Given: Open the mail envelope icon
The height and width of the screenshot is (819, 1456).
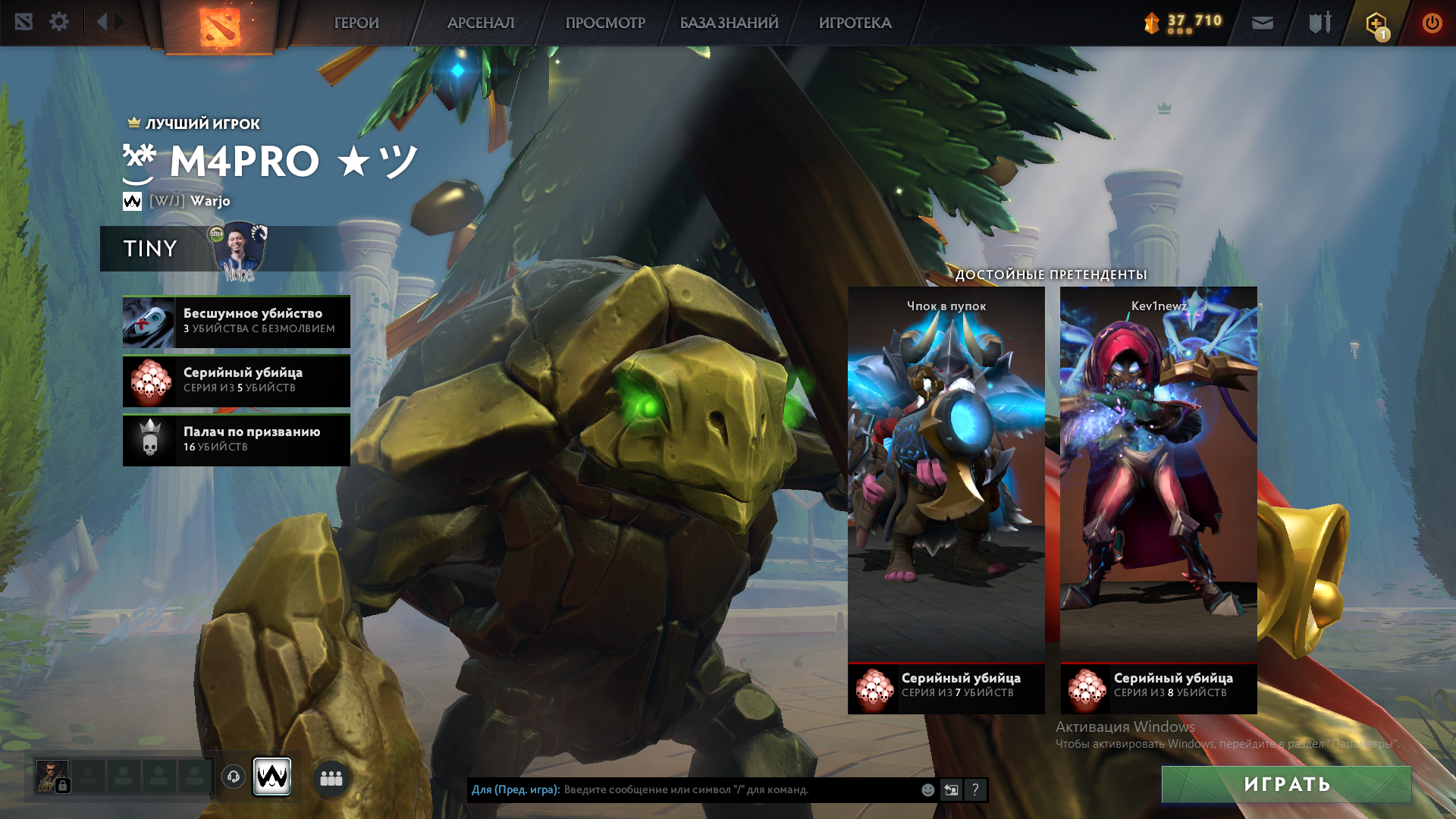Looking at the screenshot, I should pyautogui.click(x=1262, y=23).
